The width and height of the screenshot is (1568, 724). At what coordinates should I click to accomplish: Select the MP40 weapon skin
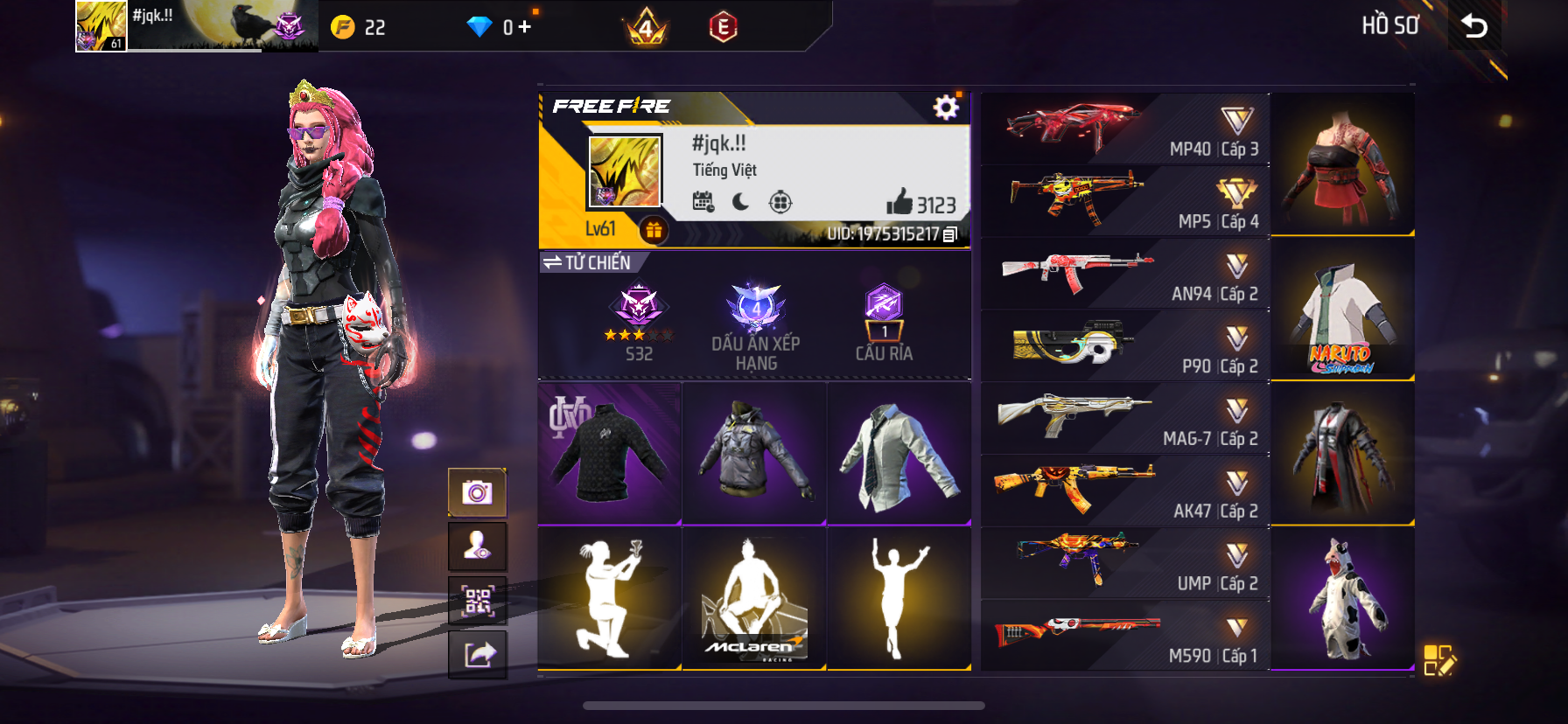[x=1124, y=129]
